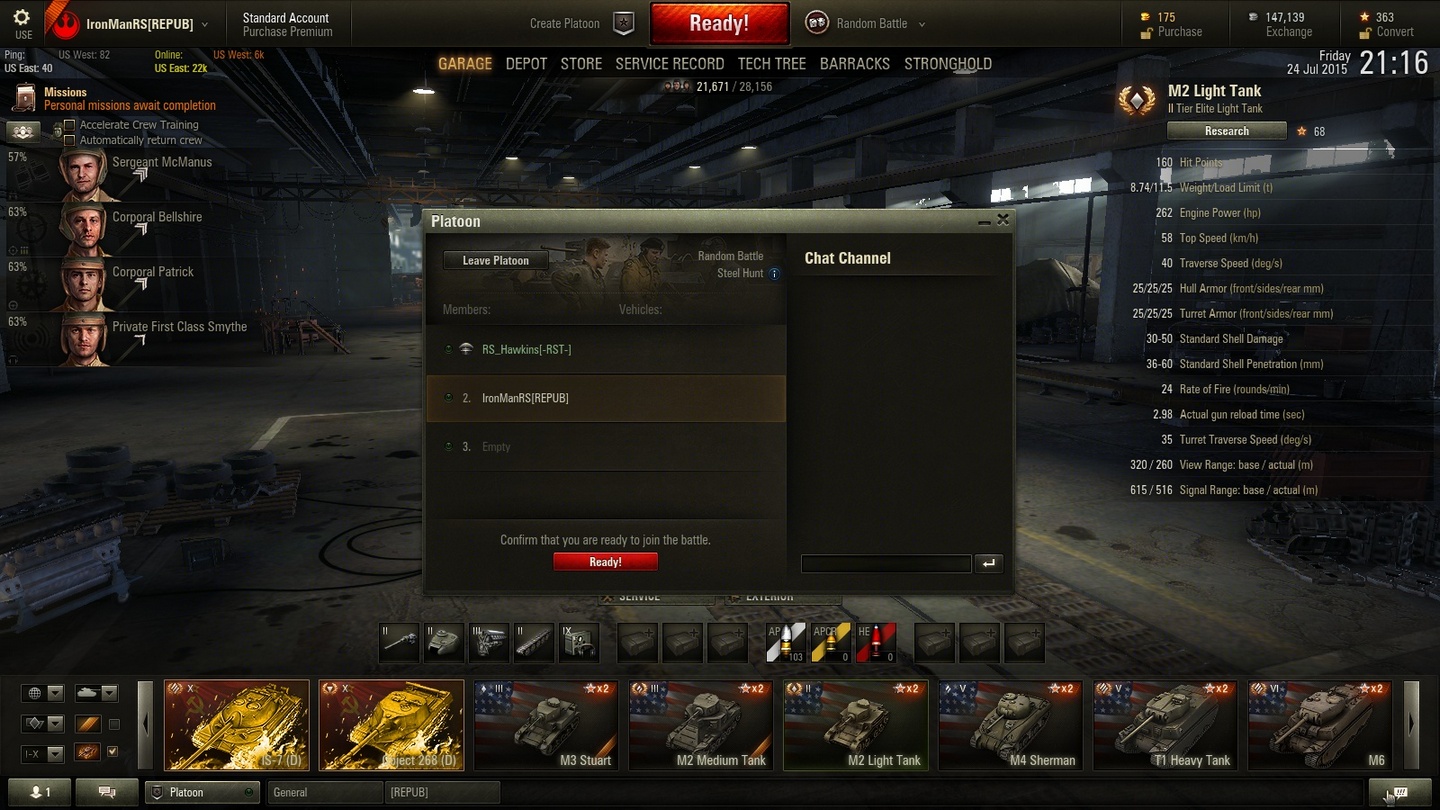Select the M3 Stuart tank in carousel
The image size is (1440, 810).
coord(546,726)
